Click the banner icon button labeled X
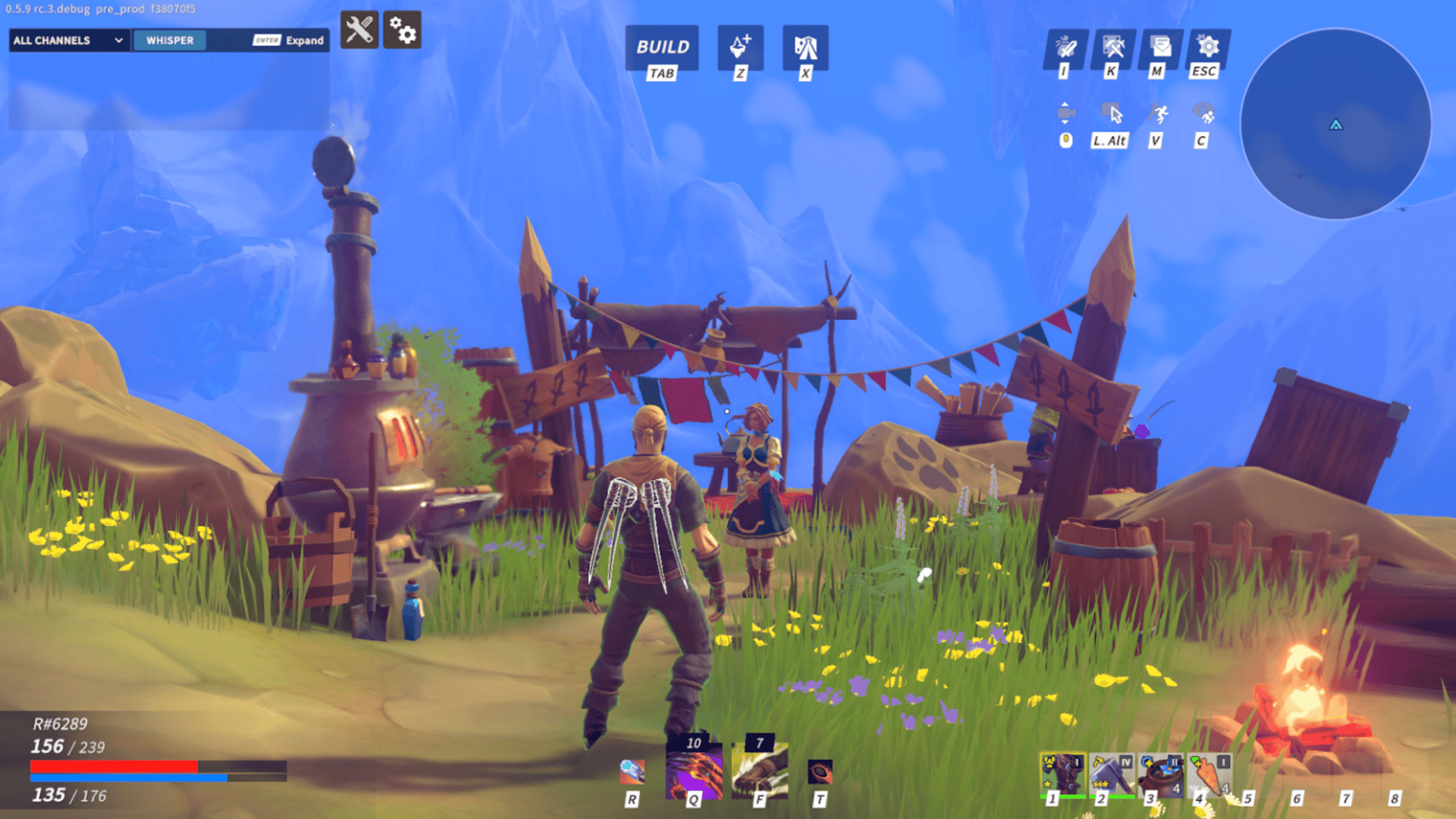The height and width of the screenshot is (819, 1456). click(x=805, y=47)
